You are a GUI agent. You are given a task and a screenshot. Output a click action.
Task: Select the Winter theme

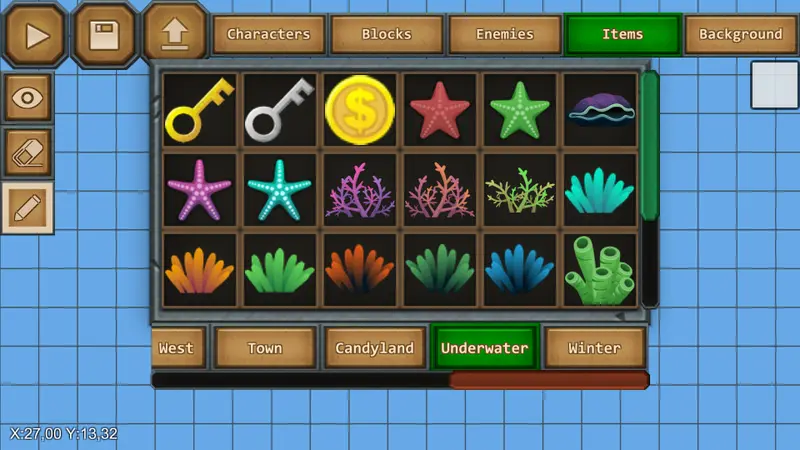(x=594, y=348)
